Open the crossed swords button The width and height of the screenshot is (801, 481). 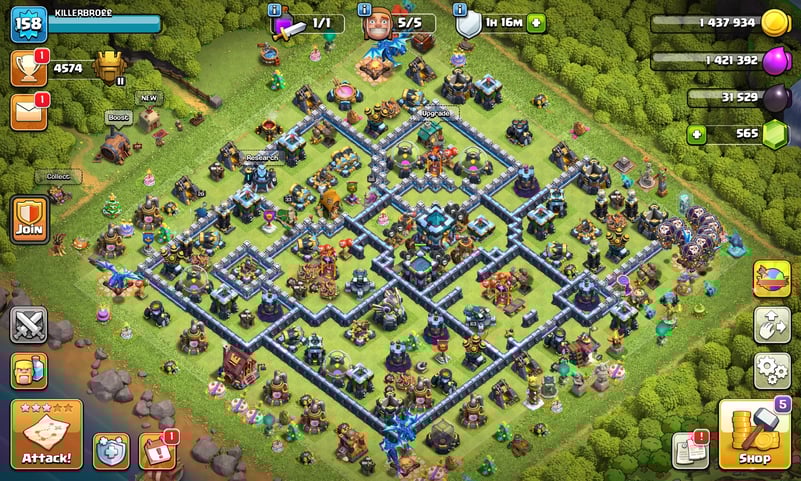tap(29, 324)
